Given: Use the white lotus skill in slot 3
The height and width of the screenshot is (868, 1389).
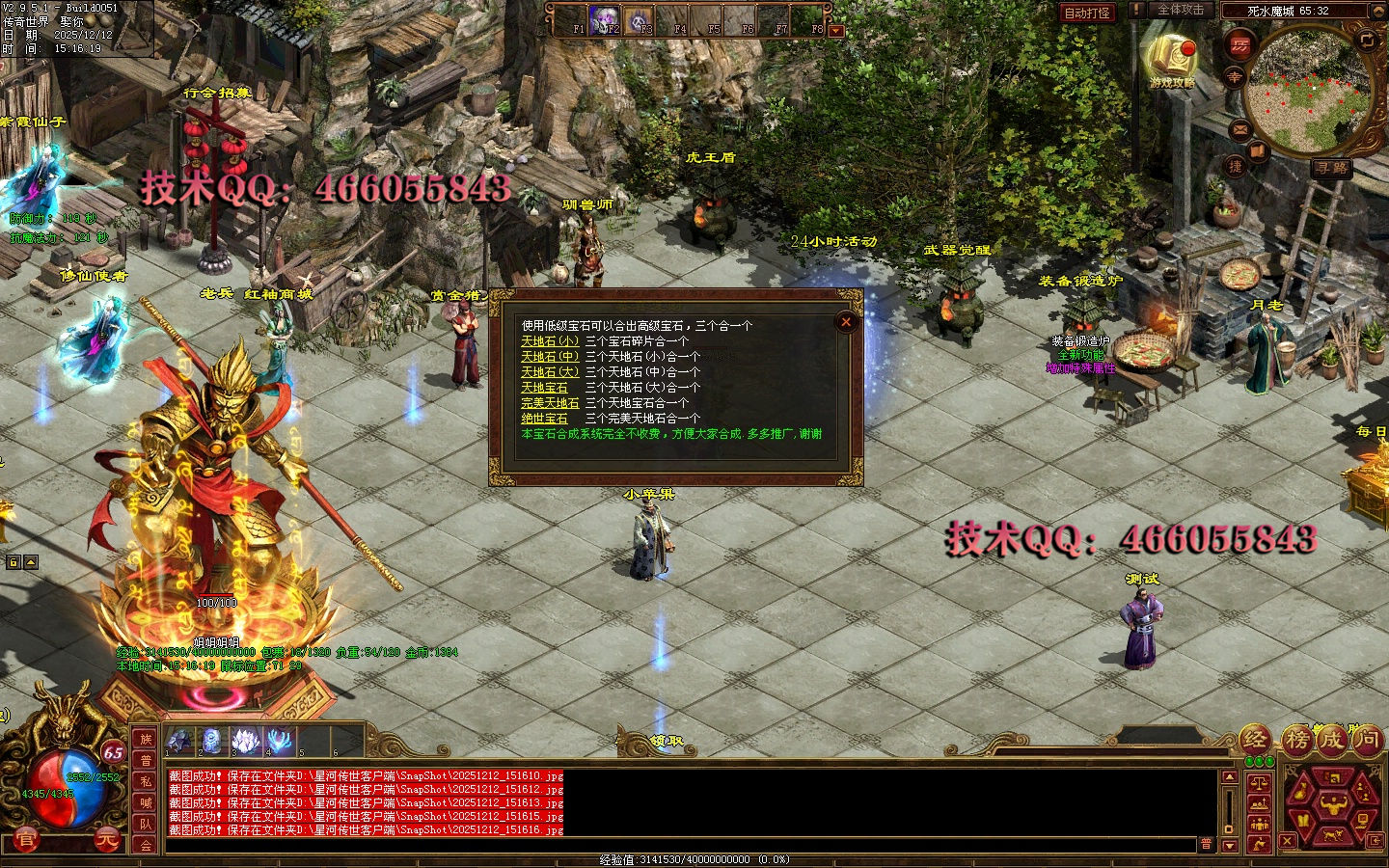Looking at the screenshot, I should coord(246,742).
